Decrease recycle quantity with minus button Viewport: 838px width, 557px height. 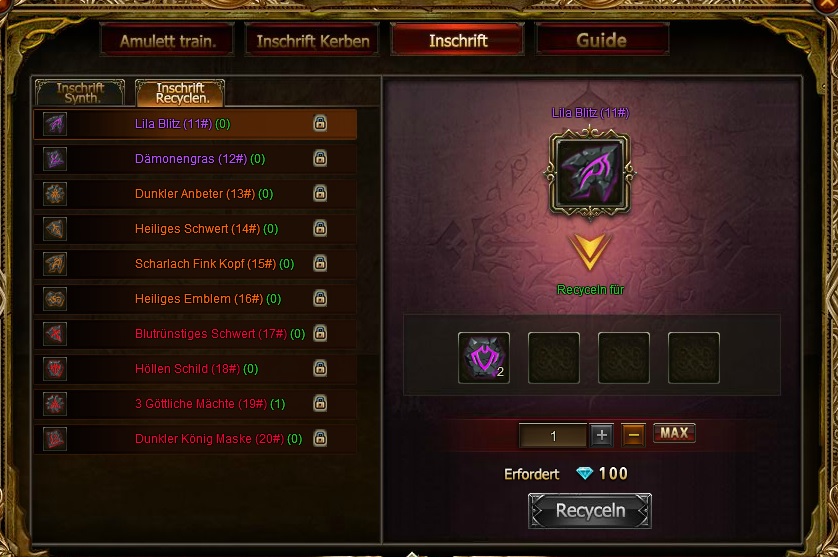point(633,435)
